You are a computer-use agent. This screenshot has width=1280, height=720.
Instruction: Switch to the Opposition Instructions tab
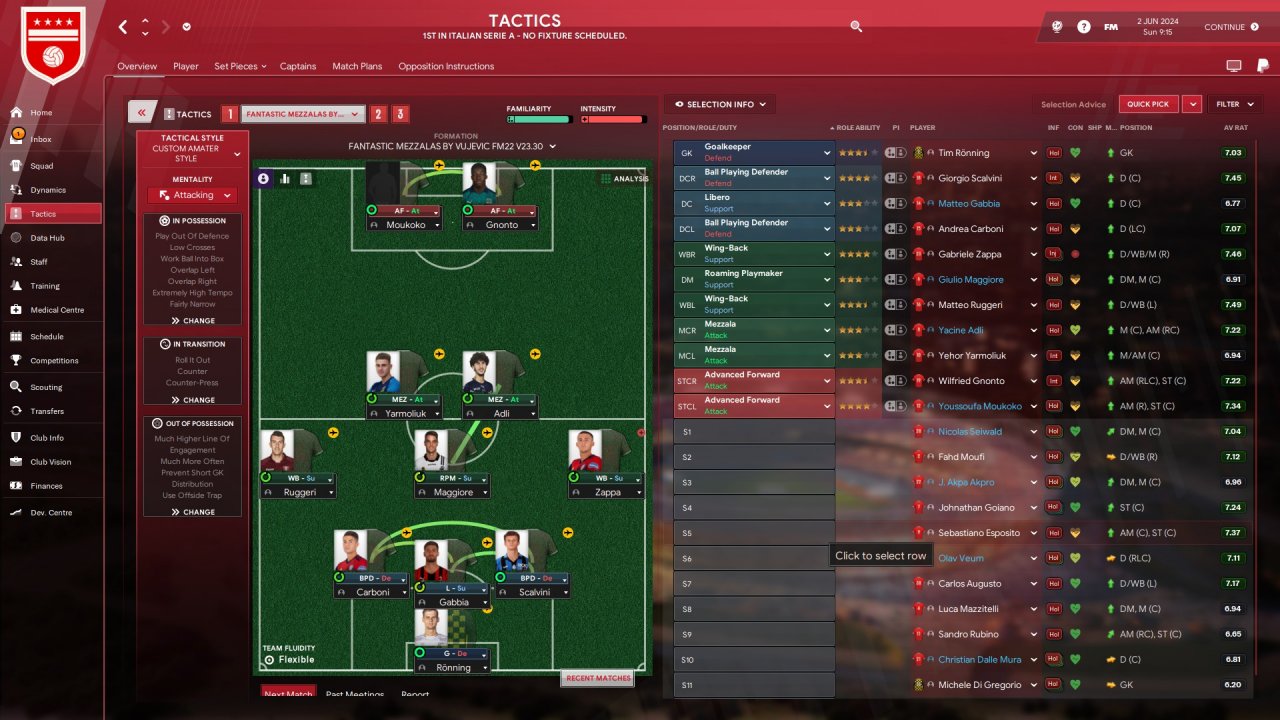tap(446, 66)
